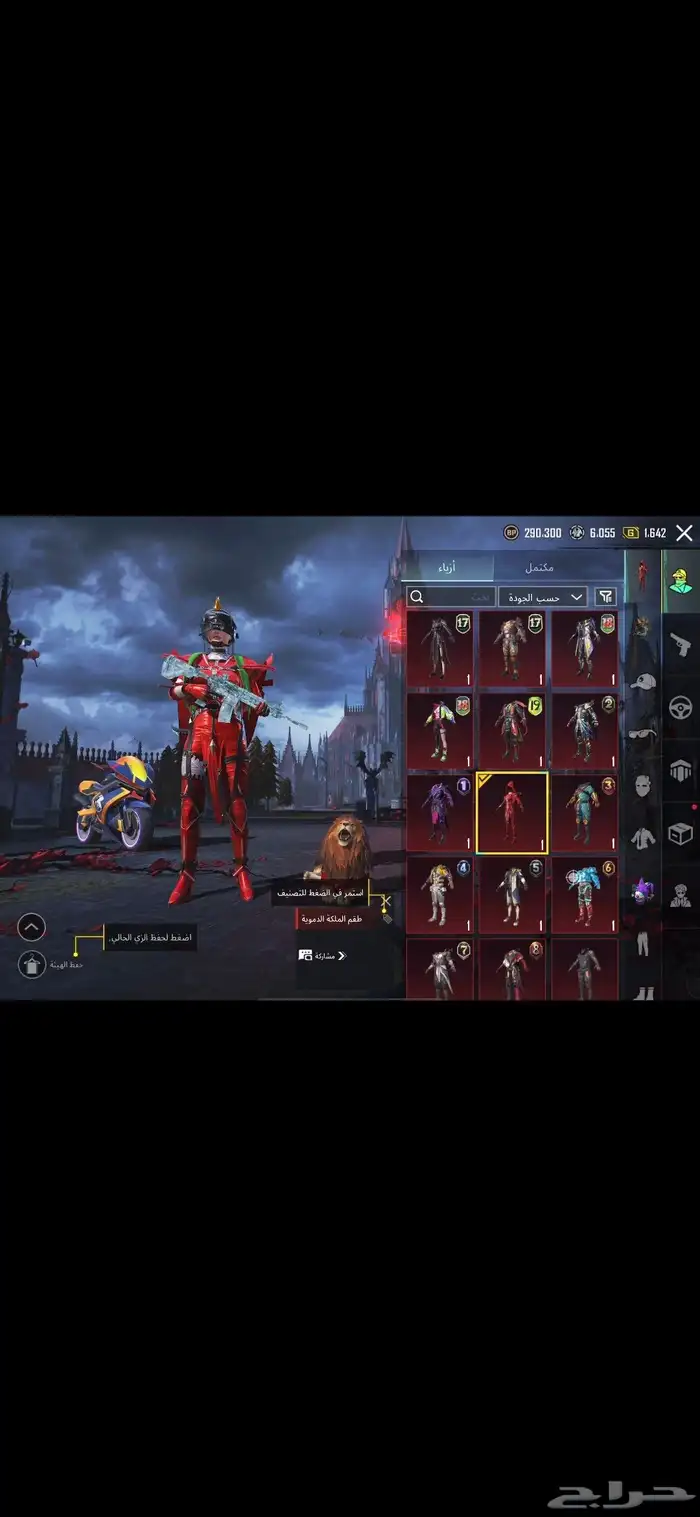The height and width of the screenshot is (1517, 700).
Task: Open the مكتمل tab
Action: (x=539, y=567)
